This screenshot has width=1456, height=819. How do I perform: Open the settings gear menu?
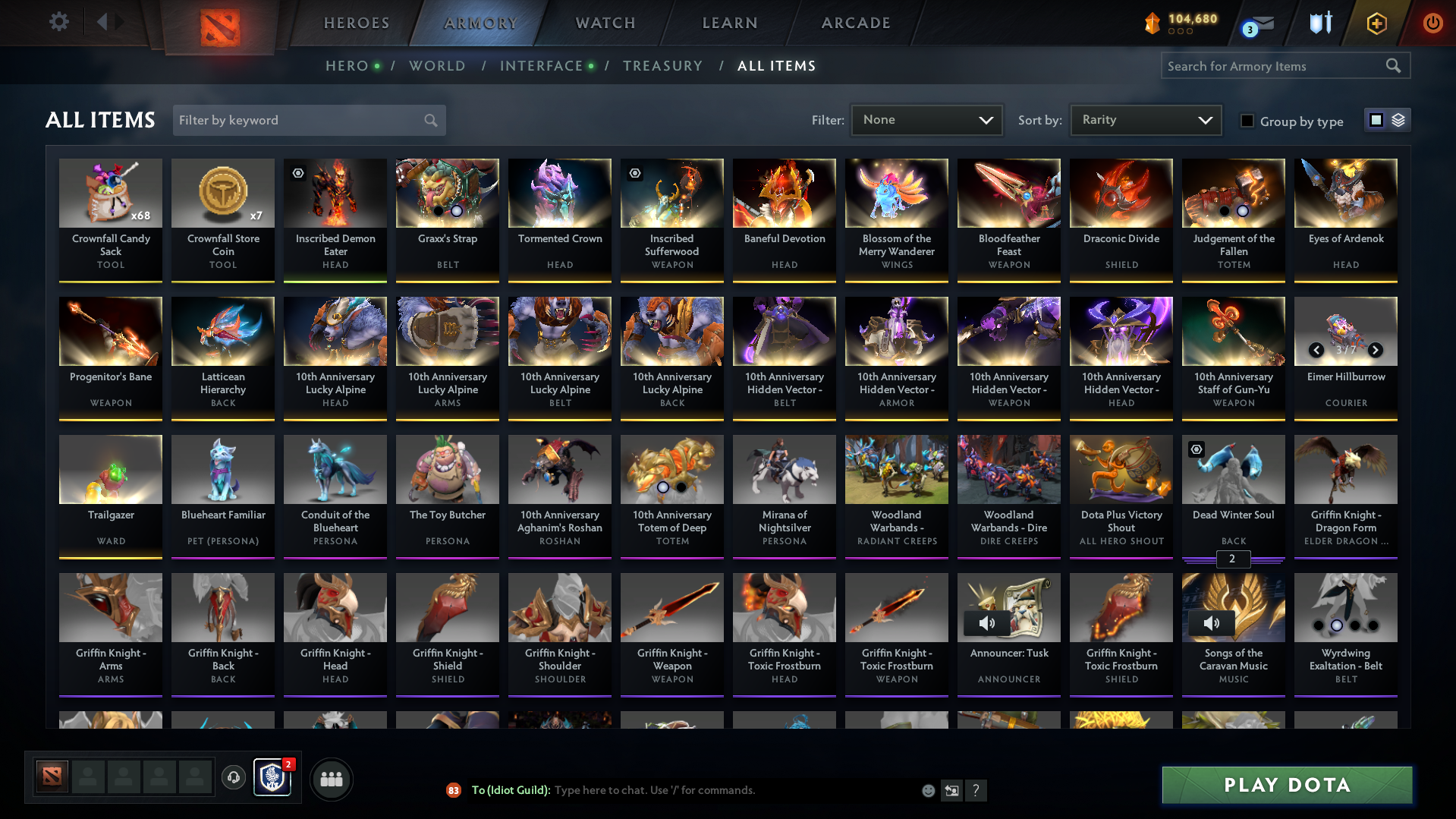(59, 22)
